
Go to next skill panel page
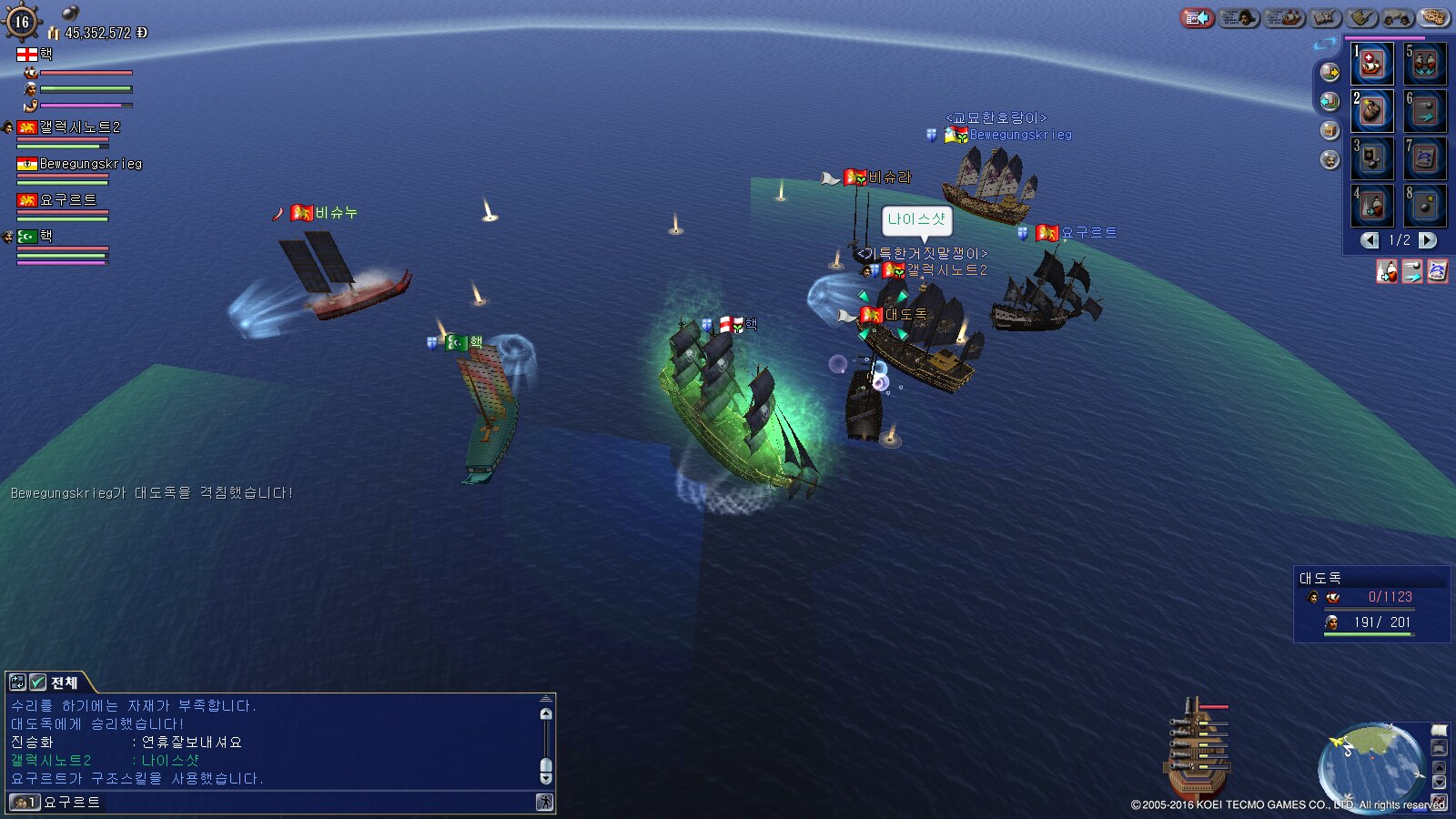[x=1428, y=240]
